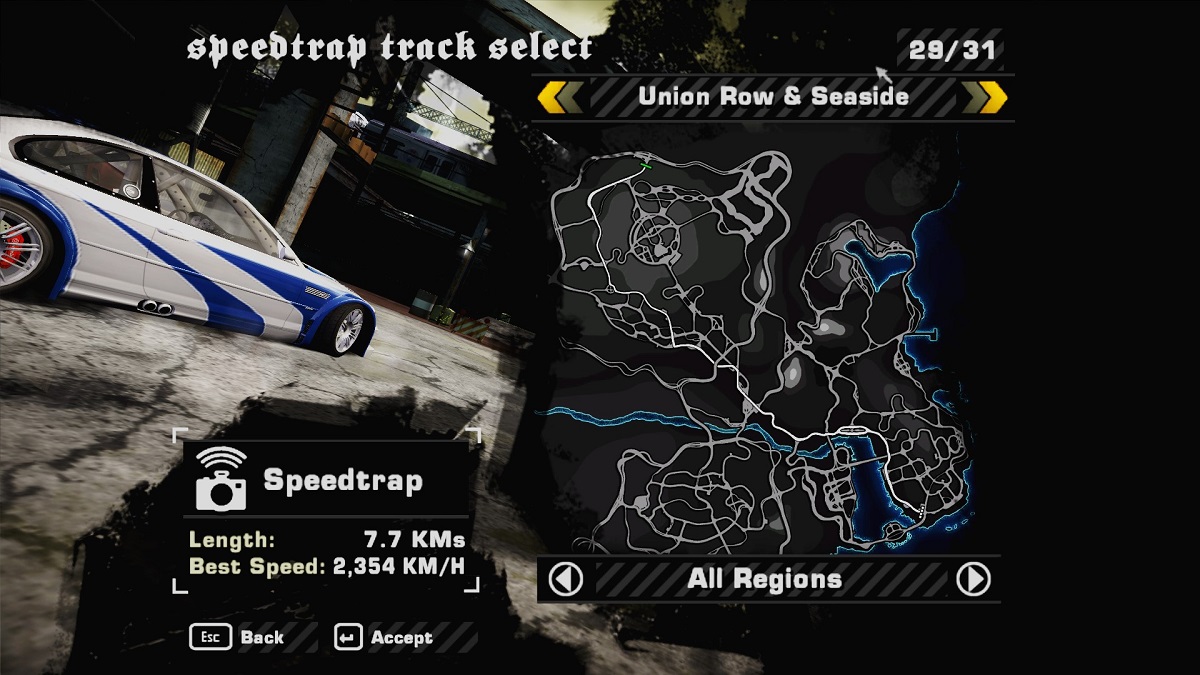Click the track map preview
Image resolution: width=1200 pixels, height=675 pixels.
coord(760,340)
